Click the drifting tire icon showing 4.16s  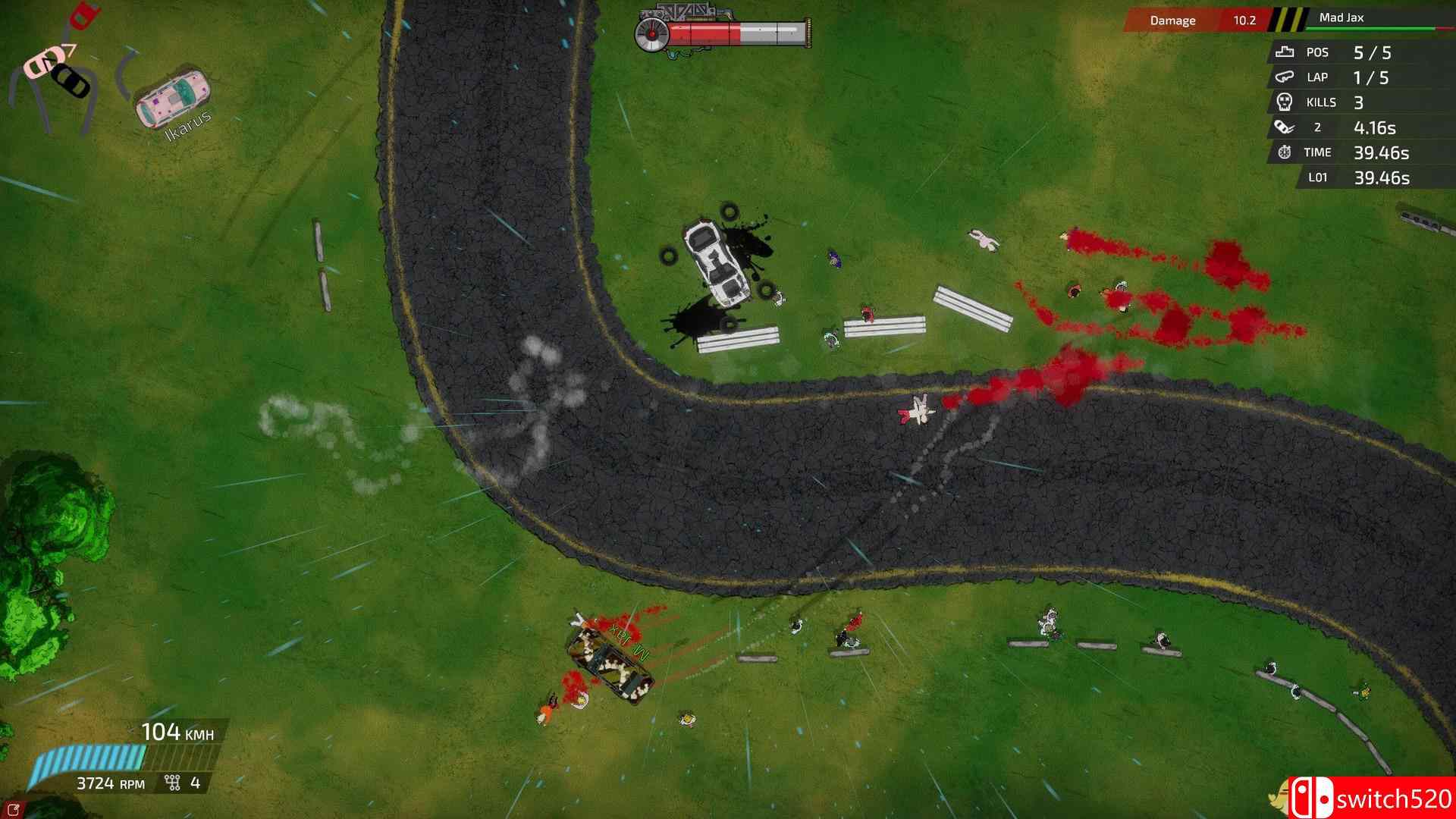click(1283, 127)
